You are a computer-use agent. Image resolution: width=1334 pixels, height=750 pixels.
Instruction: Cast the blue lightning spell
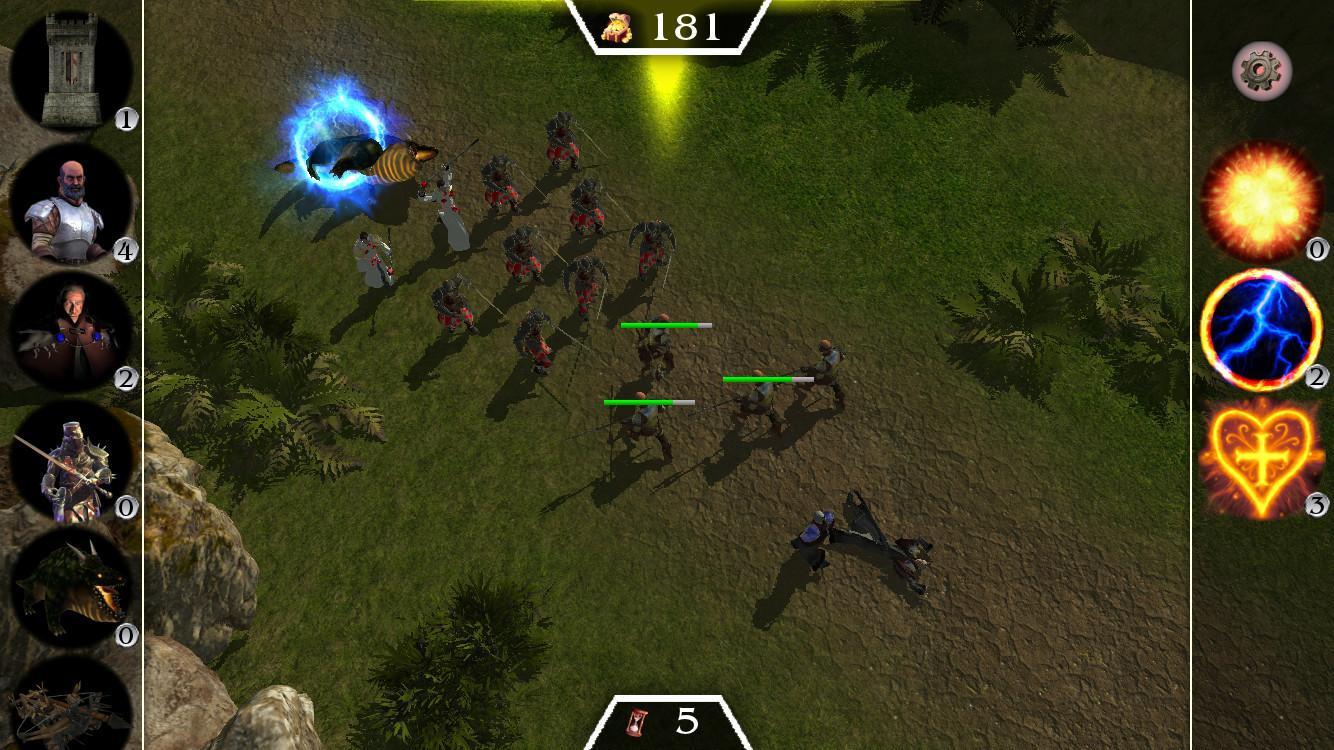(x=1261, y=330)
